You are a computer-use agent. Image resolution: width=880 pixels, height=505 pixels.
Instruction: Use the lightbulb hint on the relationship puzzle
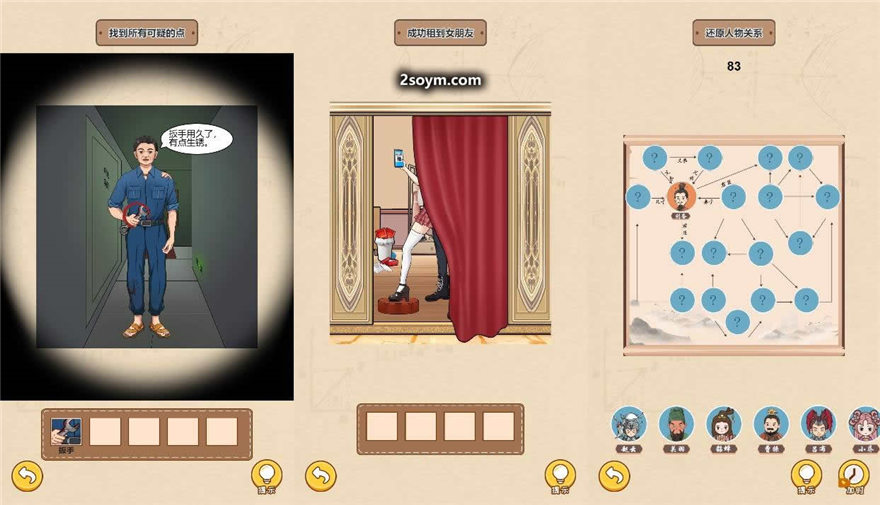[806, 475]
